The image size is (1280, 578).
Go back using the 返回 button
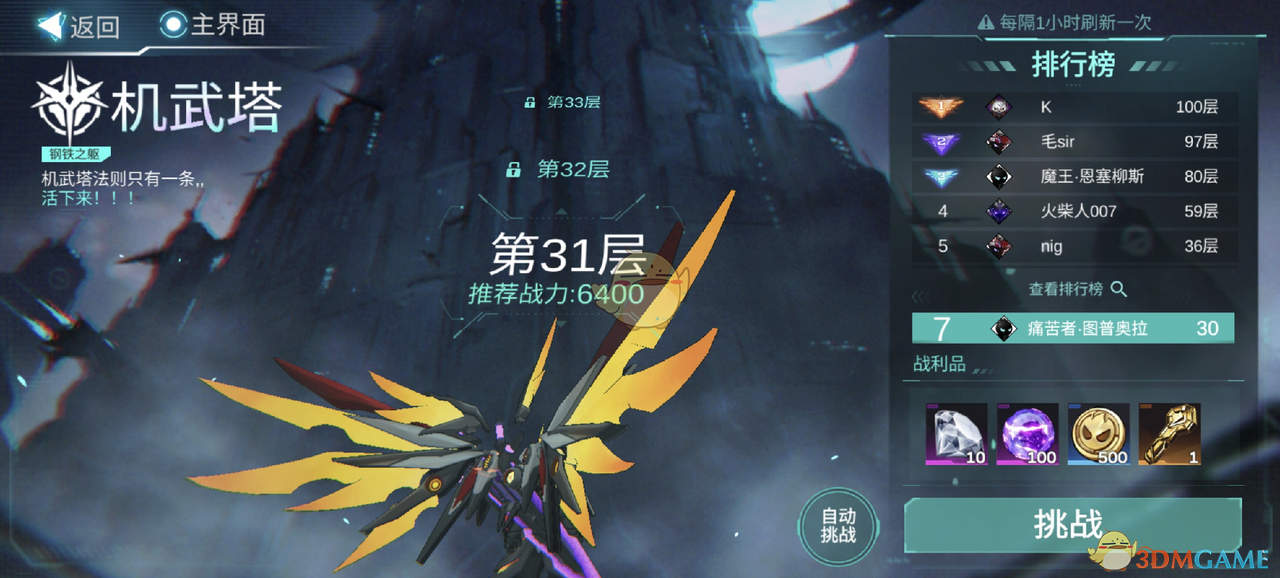tap(79, 26)
